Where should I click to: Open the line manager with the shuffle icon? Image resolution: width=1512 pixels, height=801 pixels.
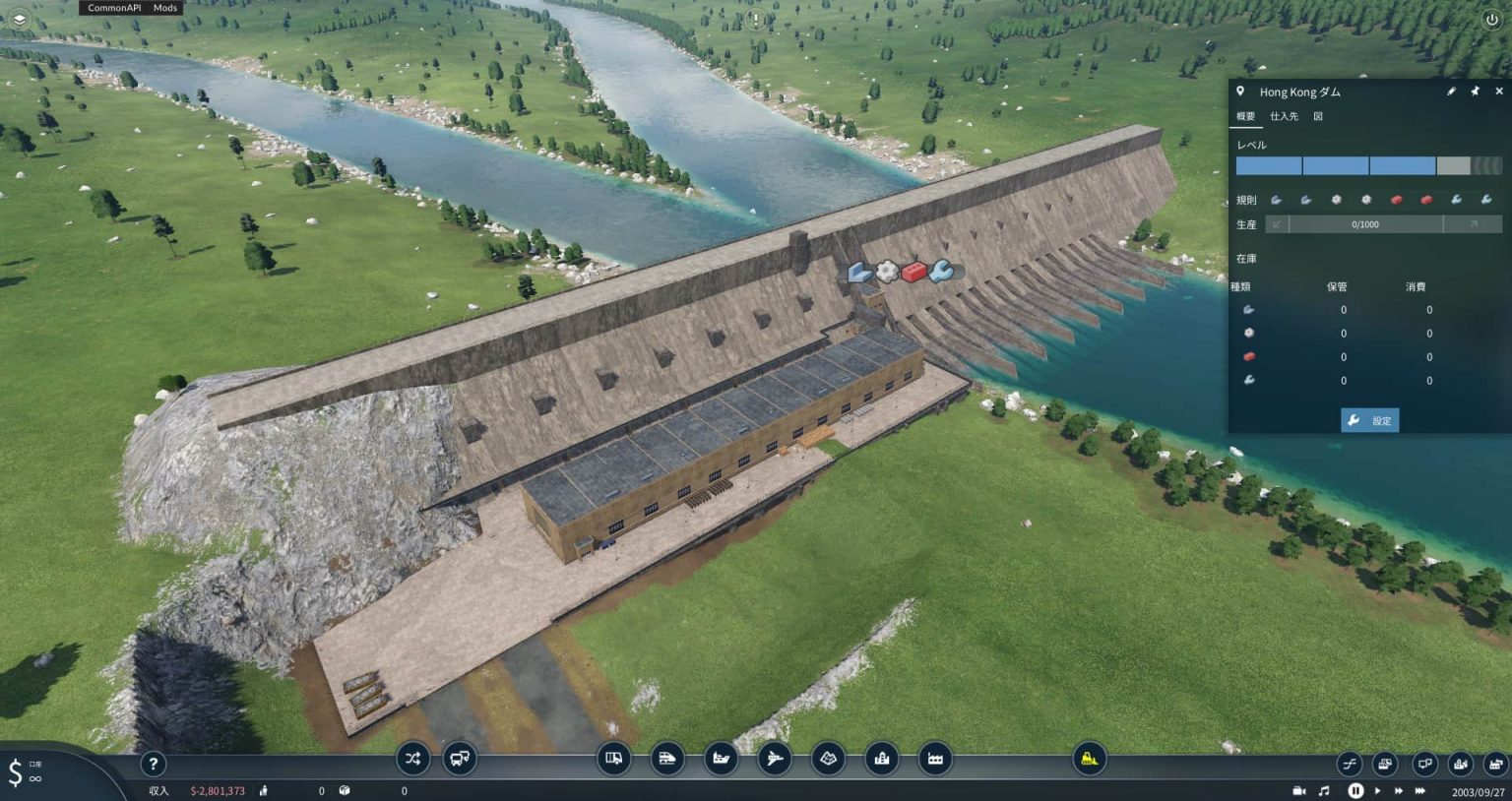(x=412, y=759)
